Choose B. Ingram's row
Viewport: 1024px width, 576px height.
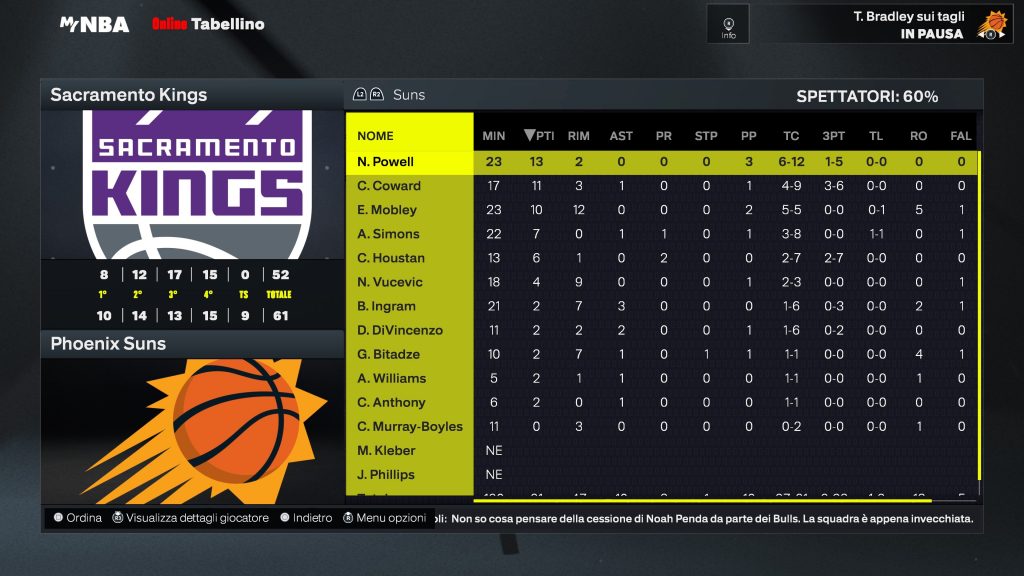pos(386,306)
